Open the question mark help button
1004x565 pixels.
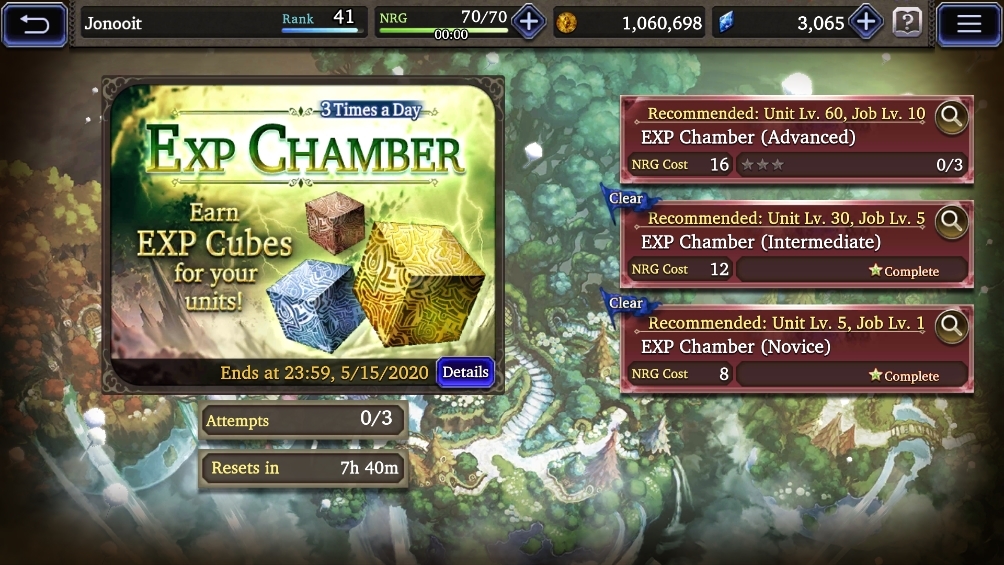907,21
